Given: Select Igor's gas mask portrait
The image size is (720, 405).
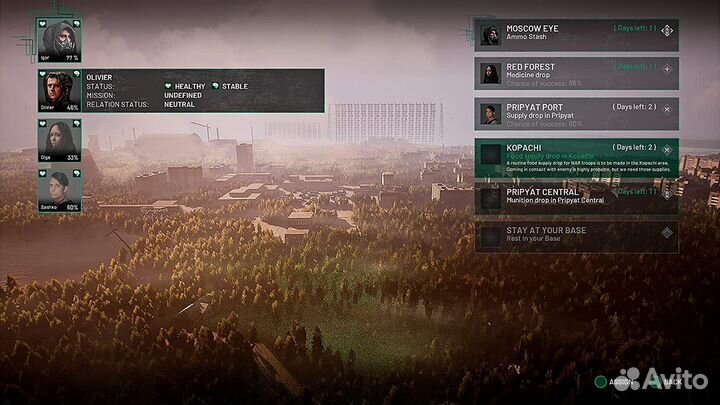Looking at the screenshot, I should [x=58, y=38].
